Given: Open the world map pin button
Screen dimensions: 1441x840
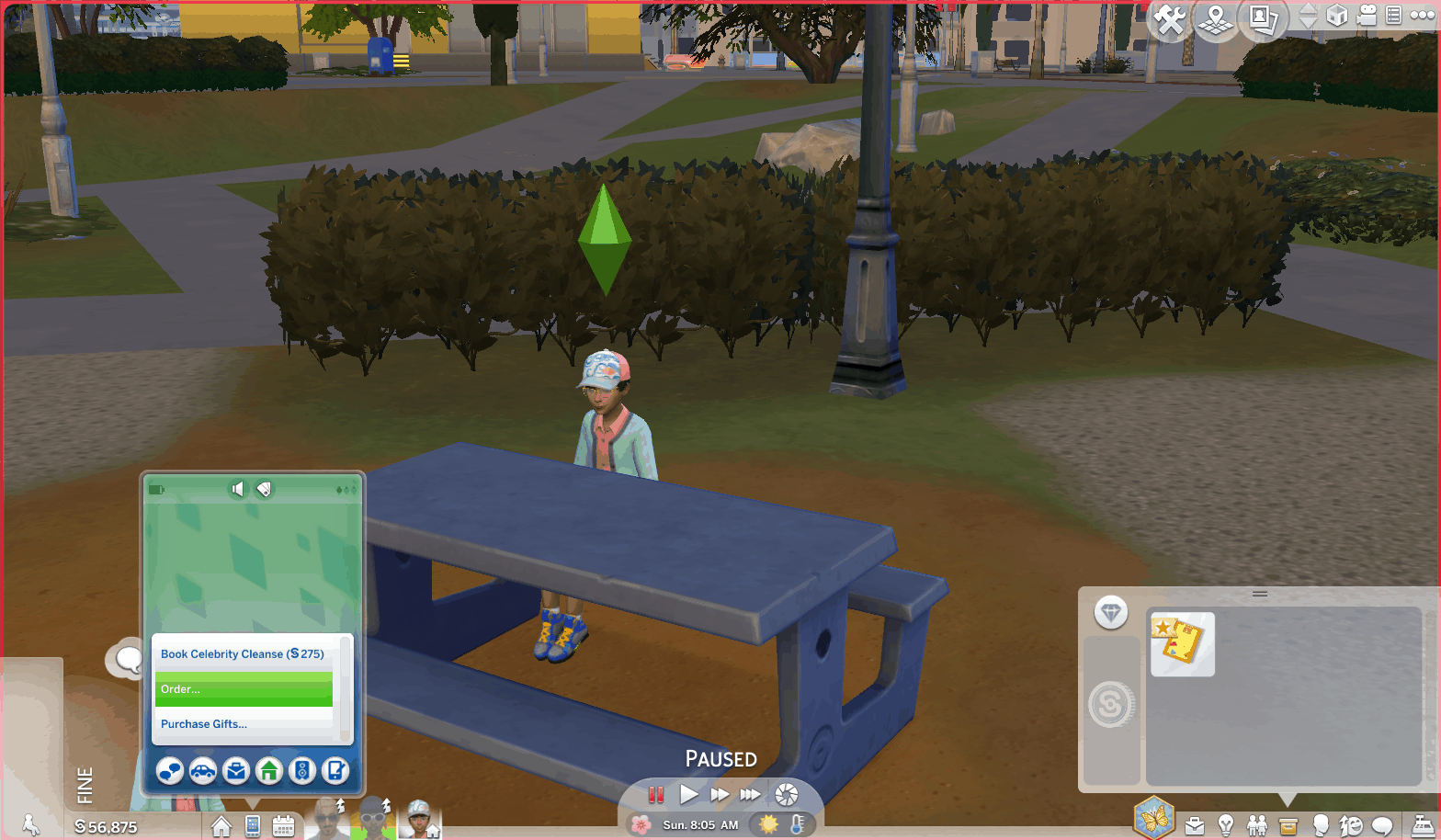Looking at the screenshot, I should click(1216, 19).
